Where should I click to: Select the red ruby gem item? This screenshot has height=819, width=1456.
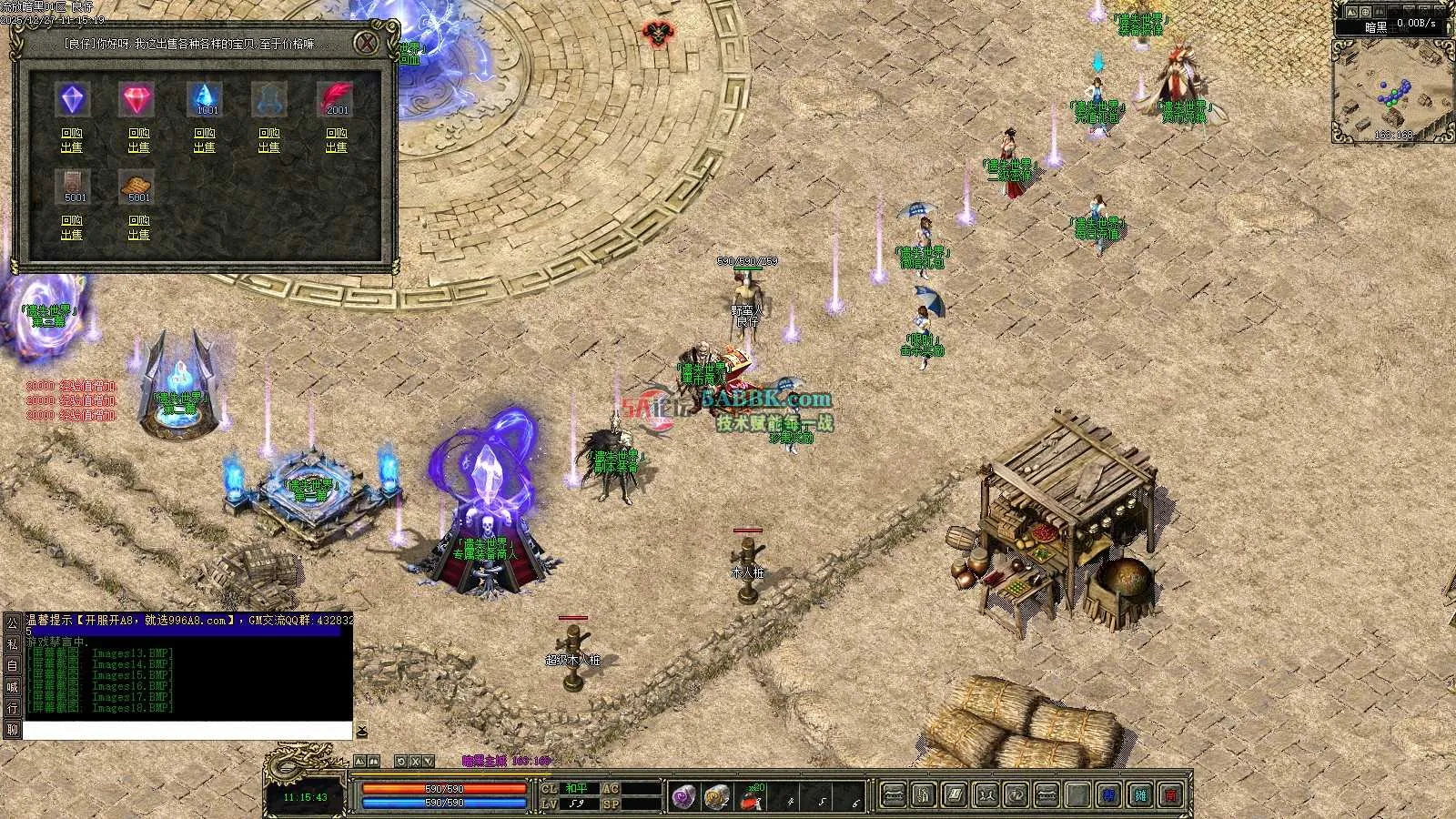(x=137, y=100)
